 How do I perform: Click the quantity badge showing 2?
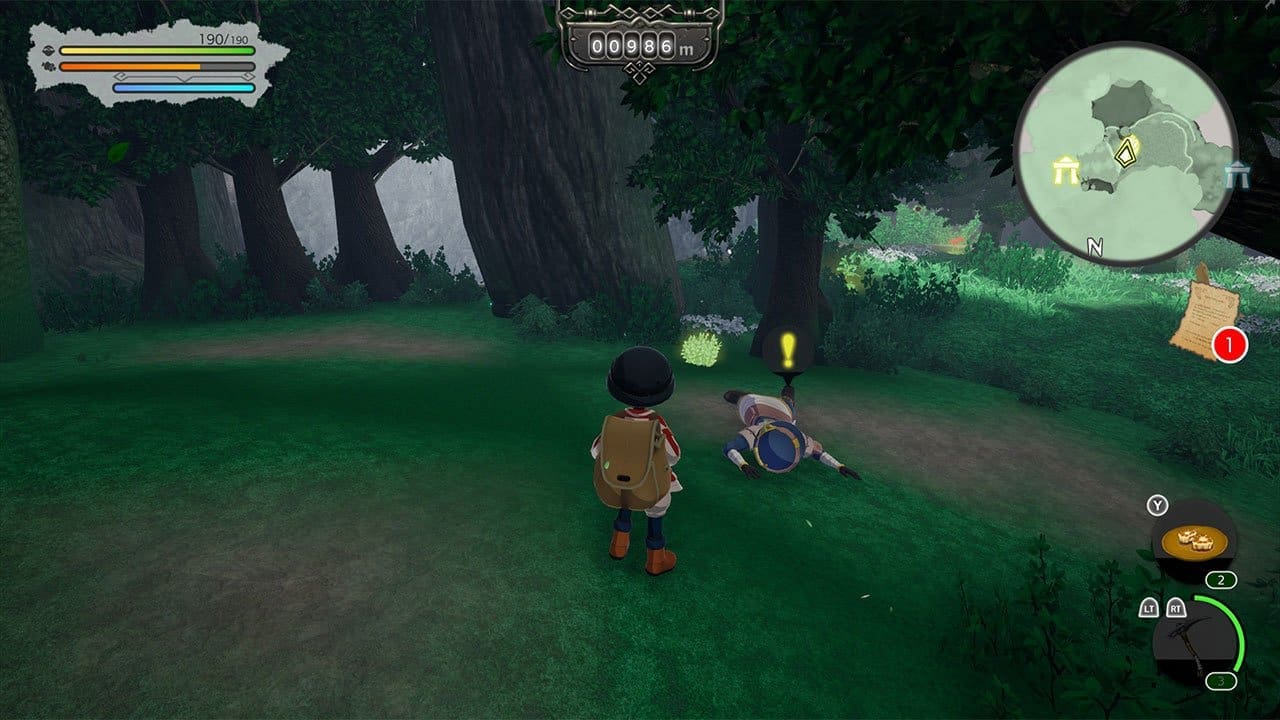tap(1222, 578)
